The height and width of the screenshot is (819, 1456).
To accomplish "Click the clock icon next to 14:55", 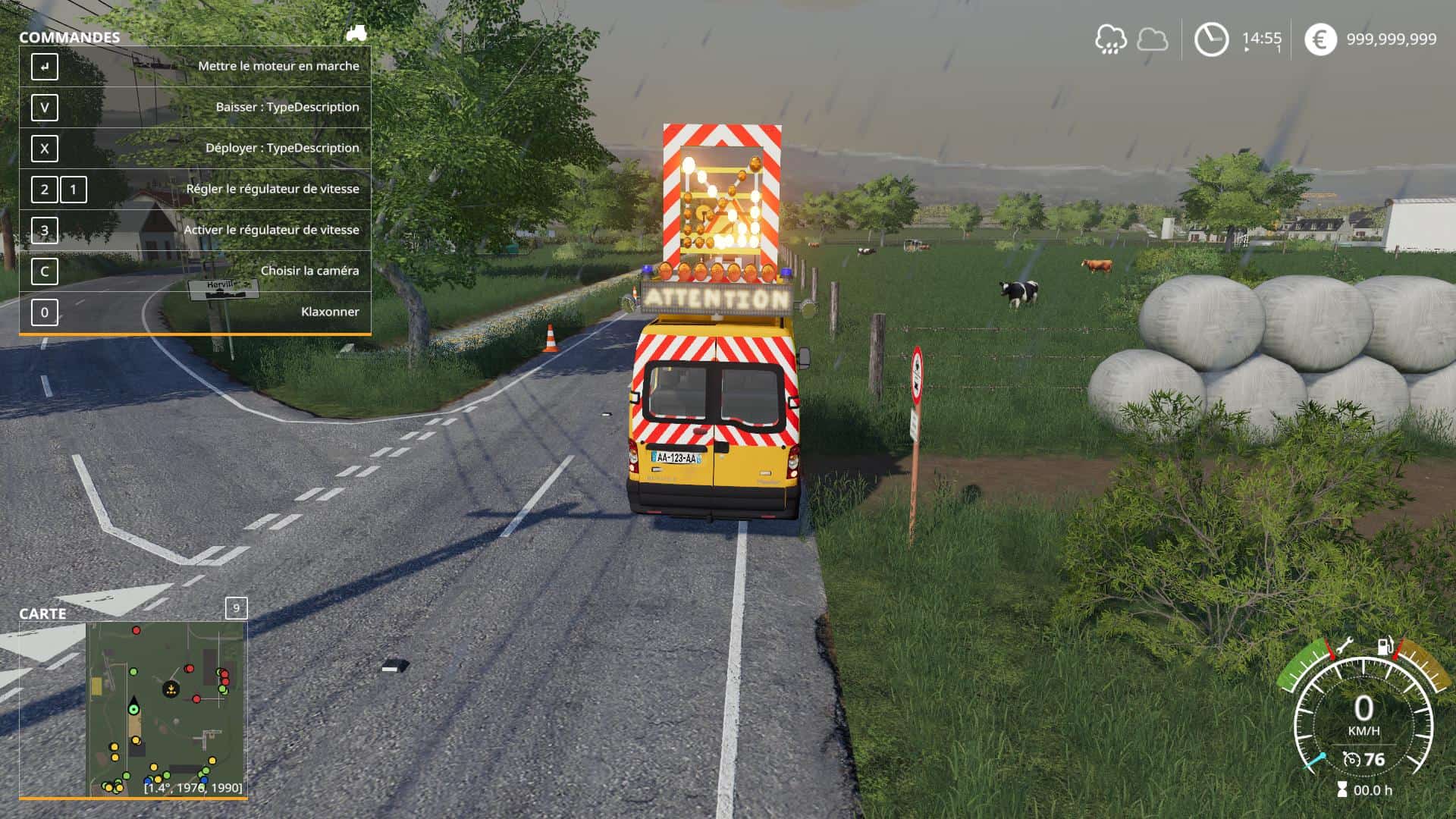I will (1211, 37).
